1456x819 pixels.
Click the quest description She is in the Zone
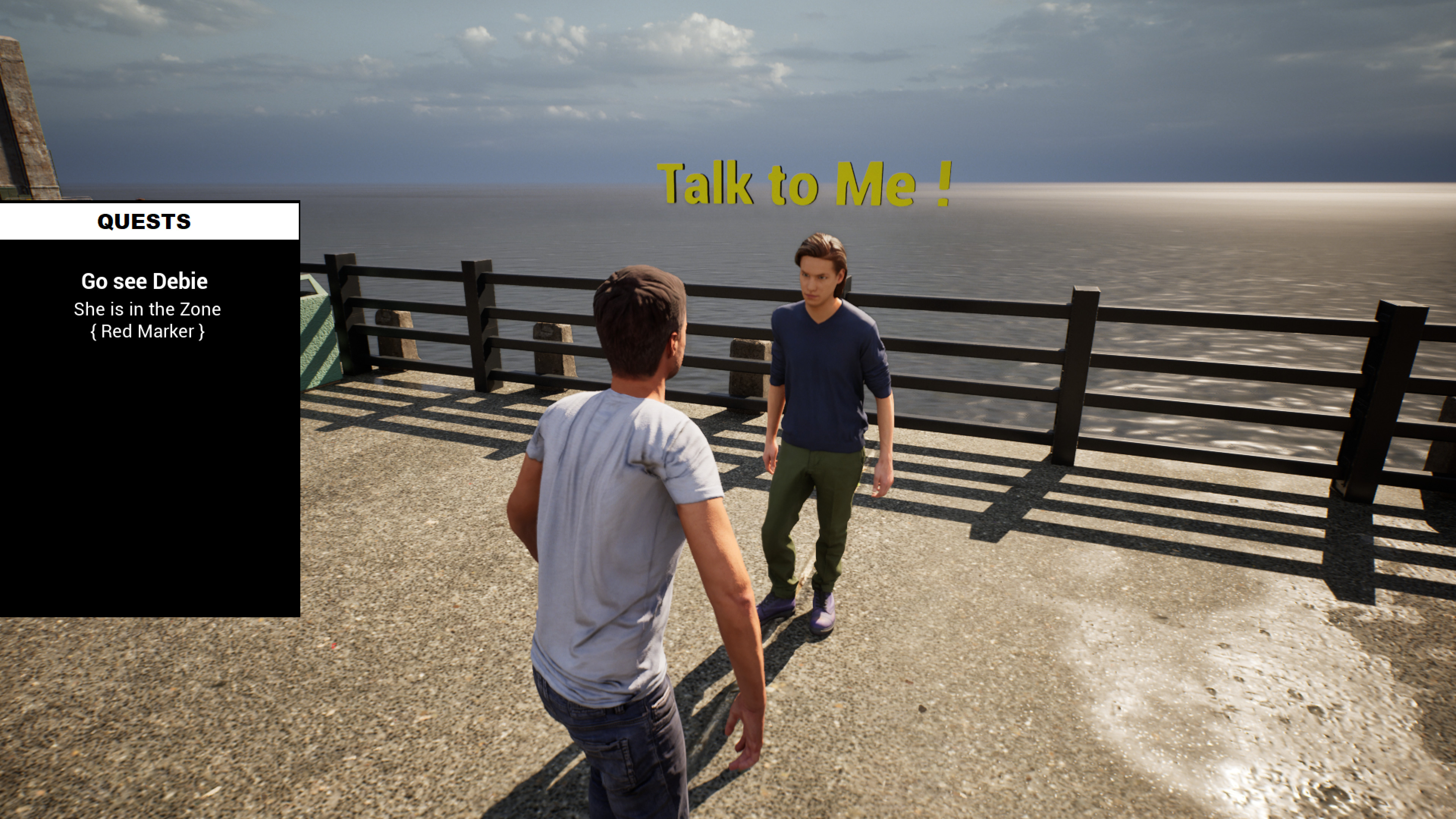pos(147,309)
